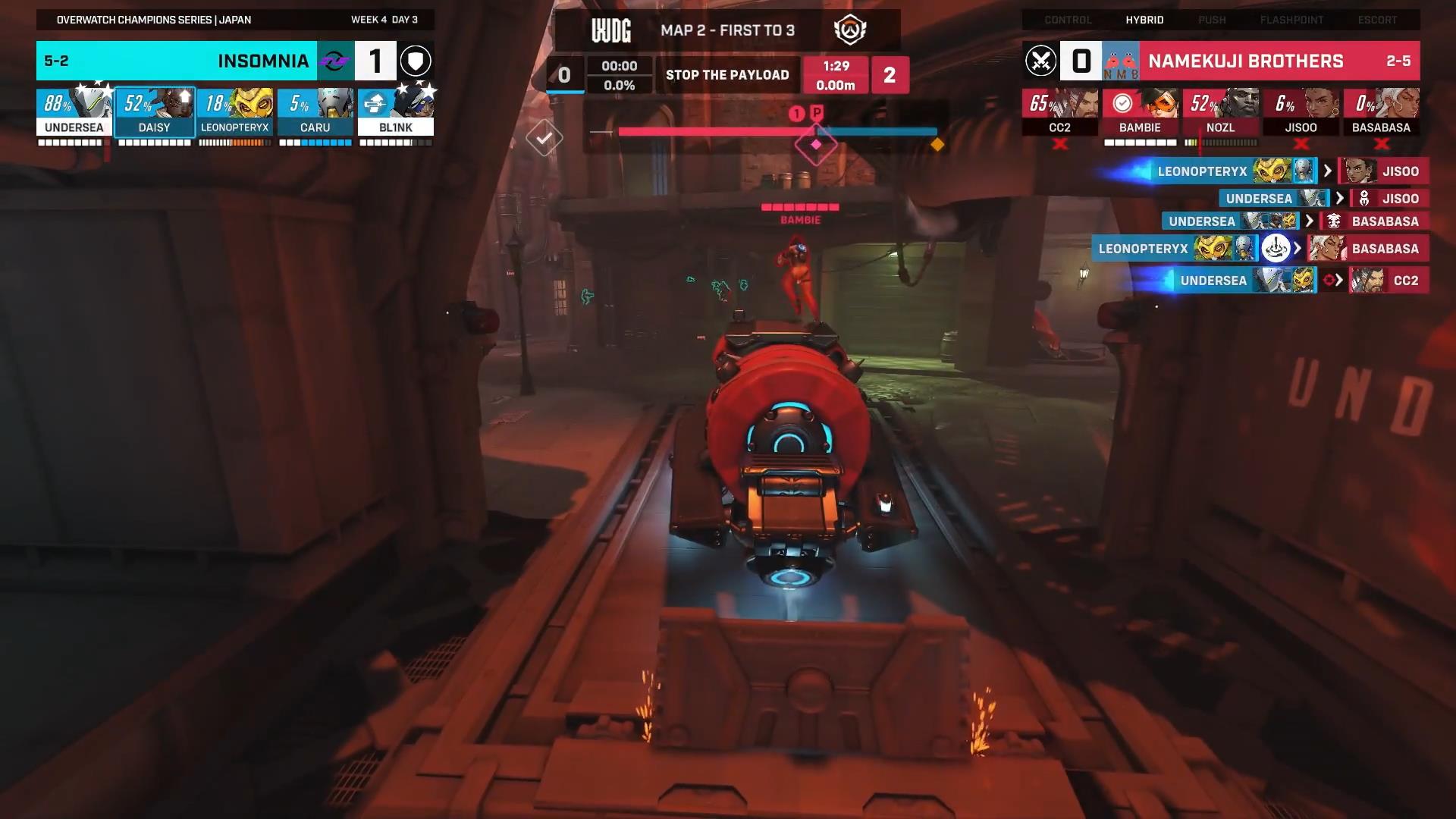The image size is (1456, 819).
Task: Choose LEONOPTERYX's player card
Action: pos(235,112)
